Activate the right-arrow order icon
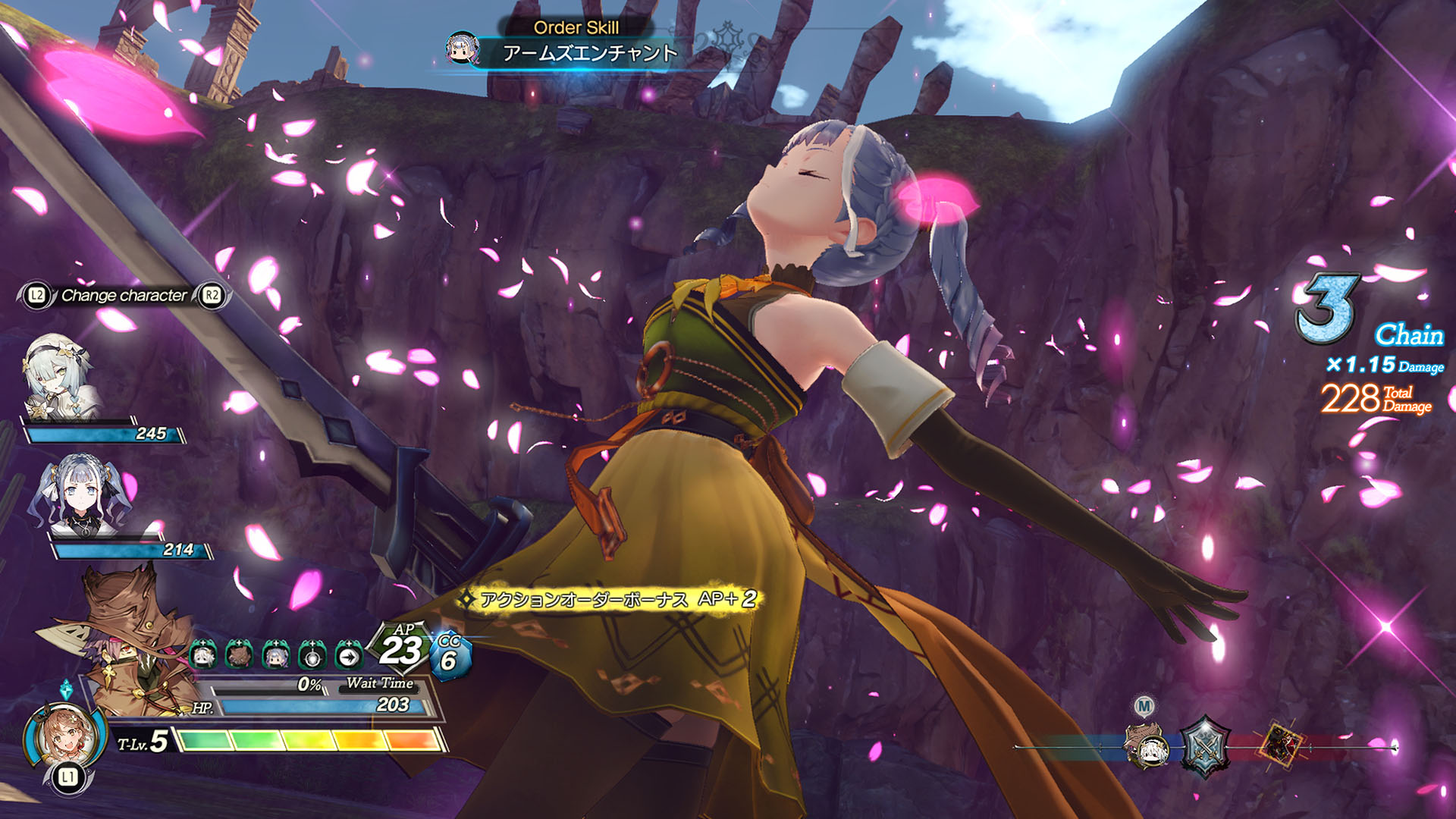This screenshot has width=1456, height=819. pos(348,654)
